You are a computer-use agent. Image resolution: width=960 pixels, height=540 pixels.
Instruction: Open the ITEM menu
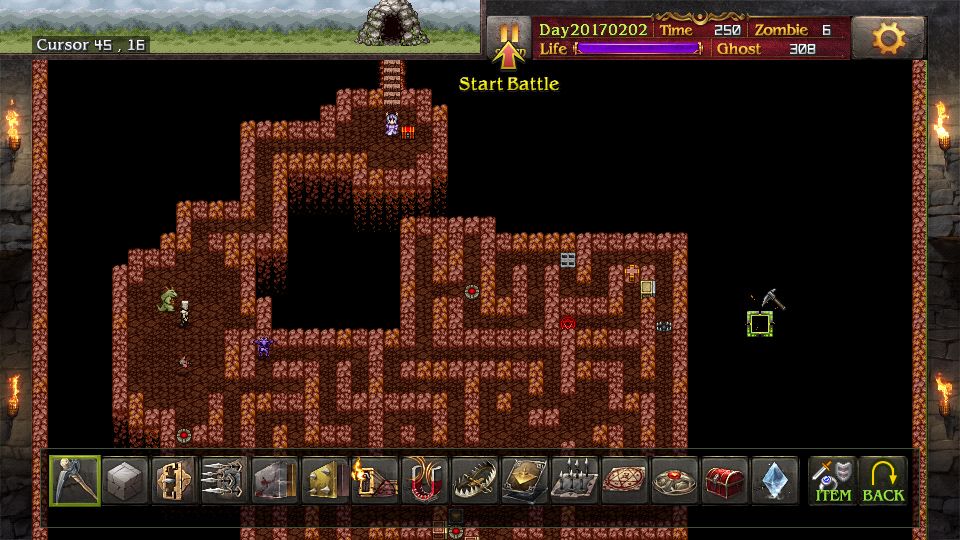click(833, 481)
